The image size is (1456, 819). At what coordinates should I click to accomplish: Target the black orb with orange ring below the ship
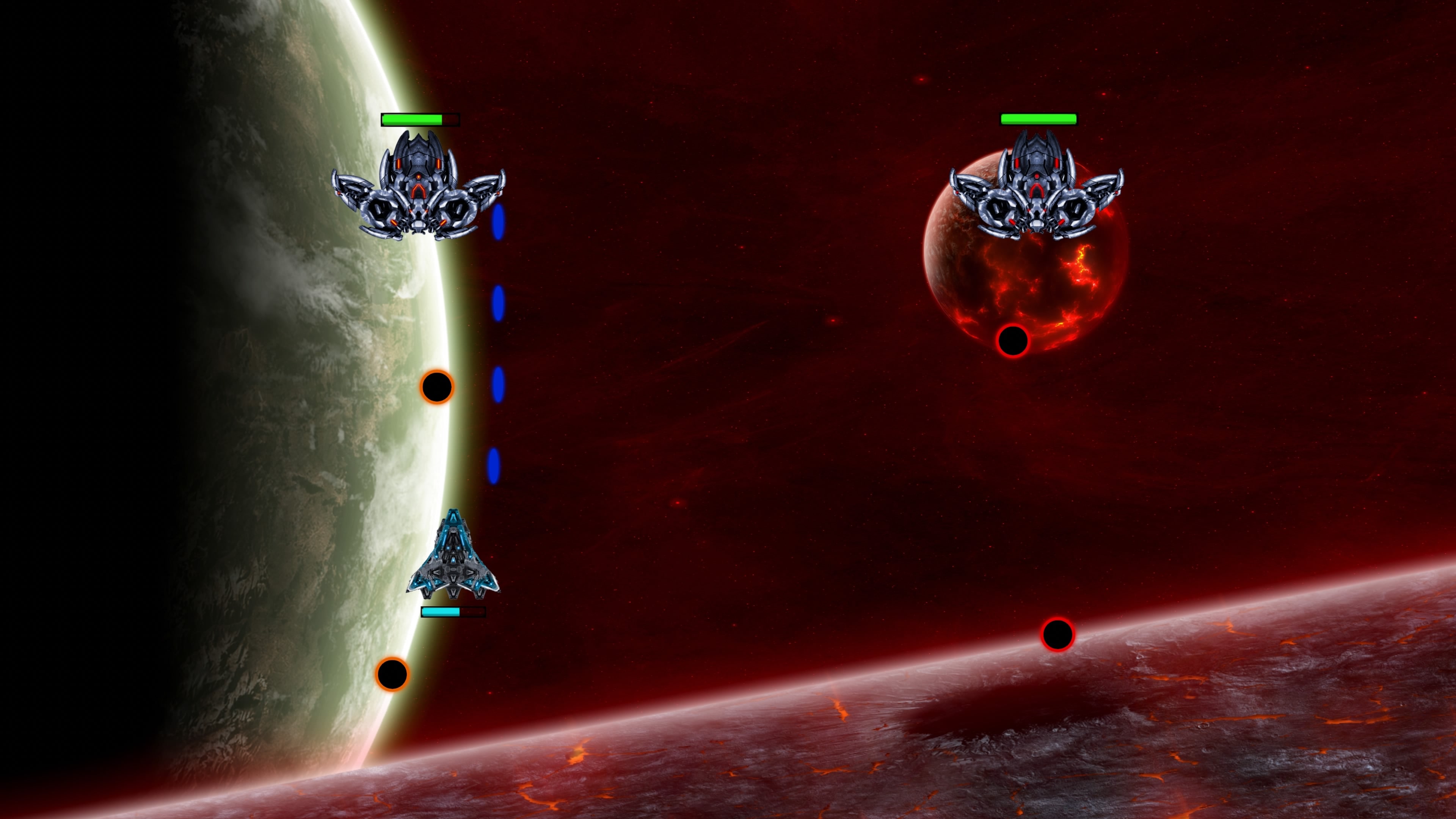tap(393, 674)
